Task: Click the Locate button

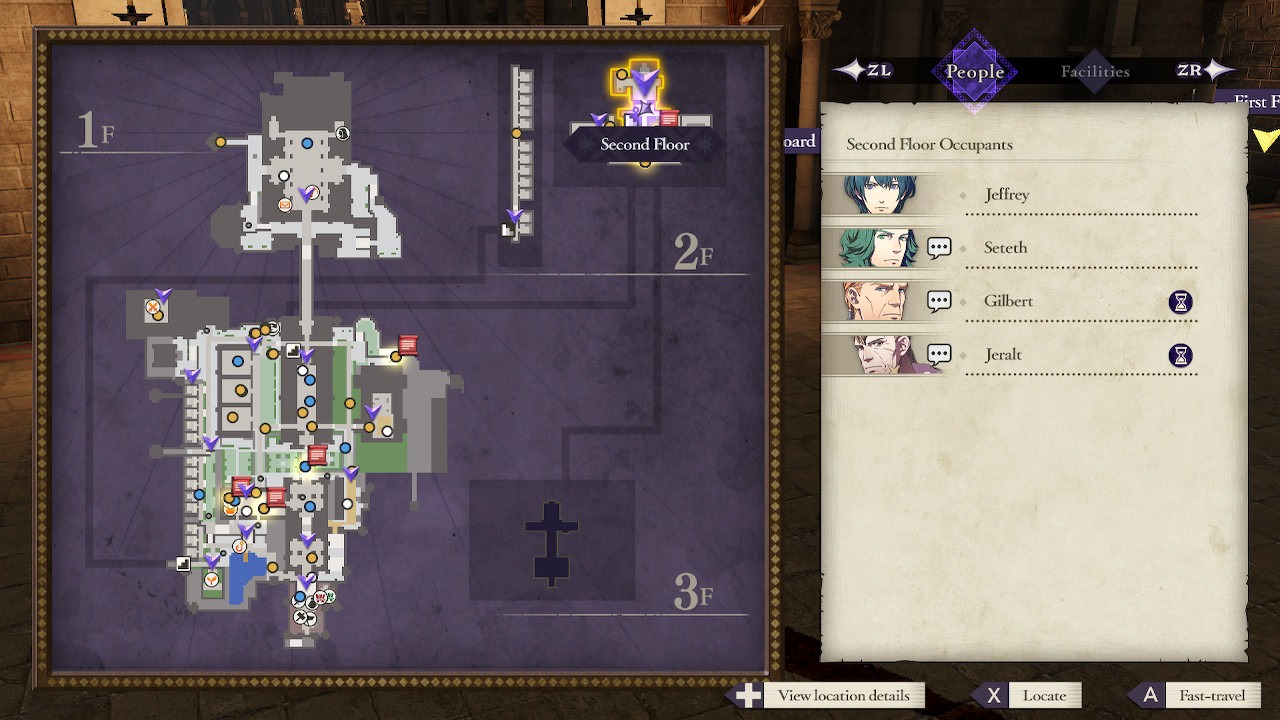Action: pyautogui.click(x=1045, y=695)
